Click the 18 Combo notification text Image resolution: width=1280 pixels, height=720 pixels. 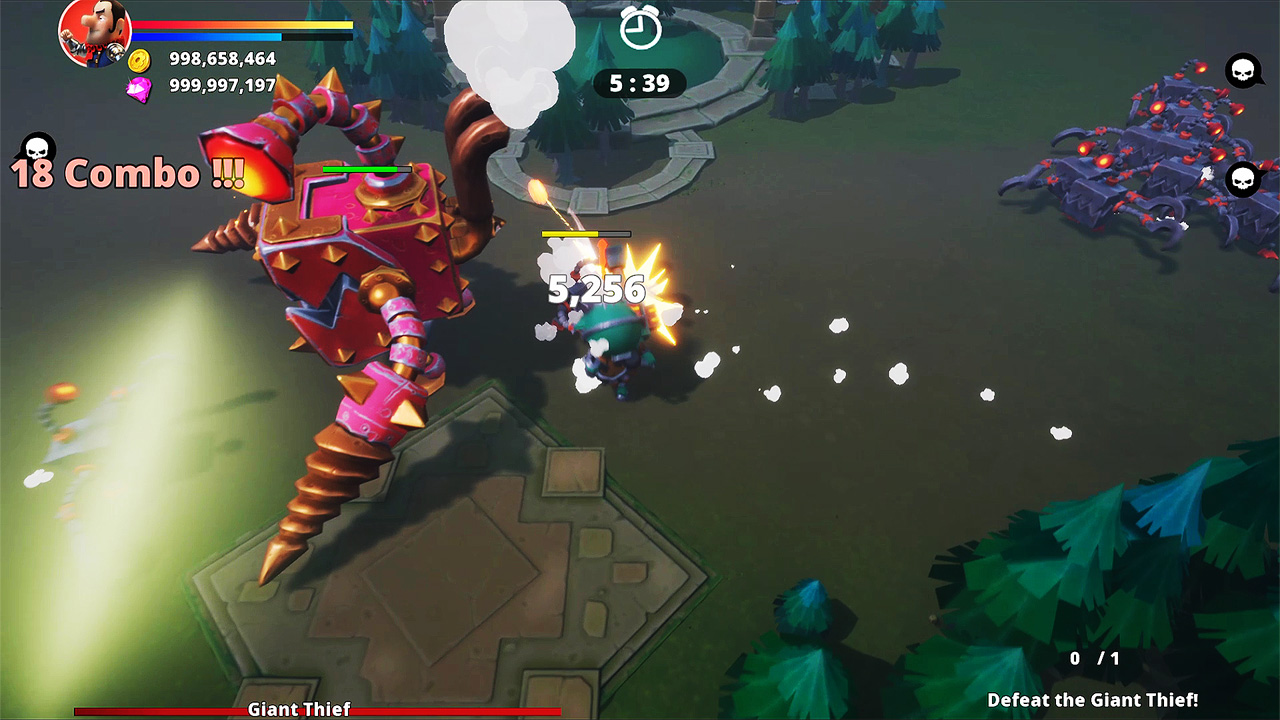pos(125,170)
